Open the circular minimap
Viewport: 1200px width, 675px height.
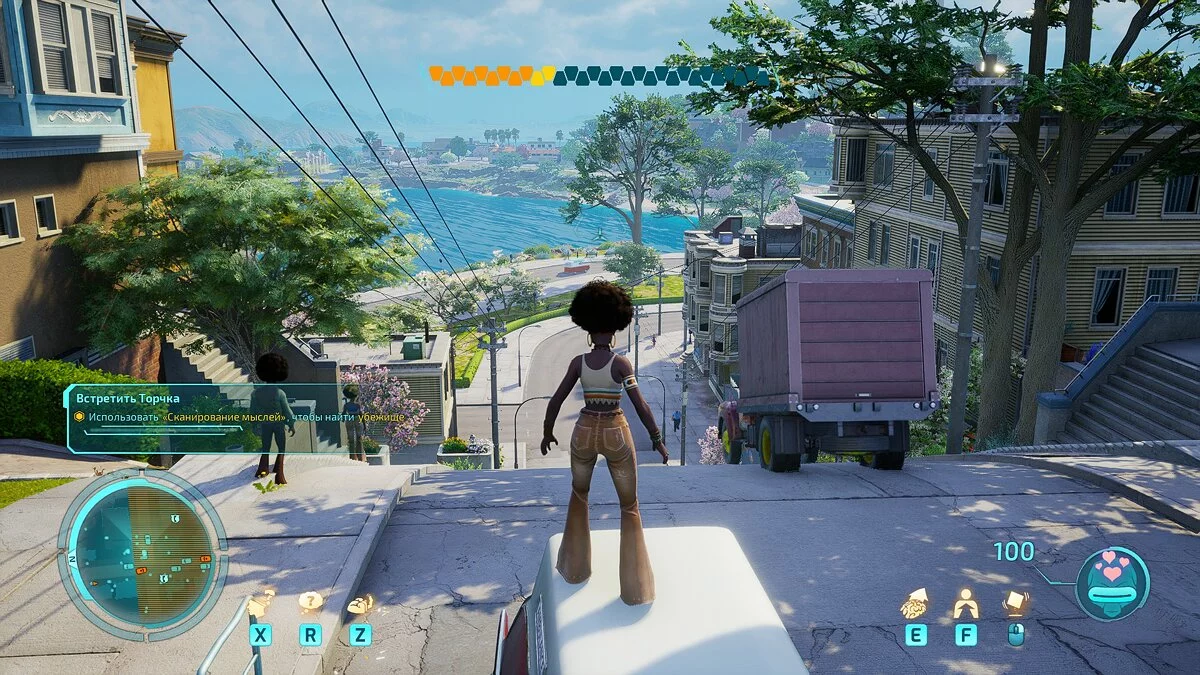point(142,554)
